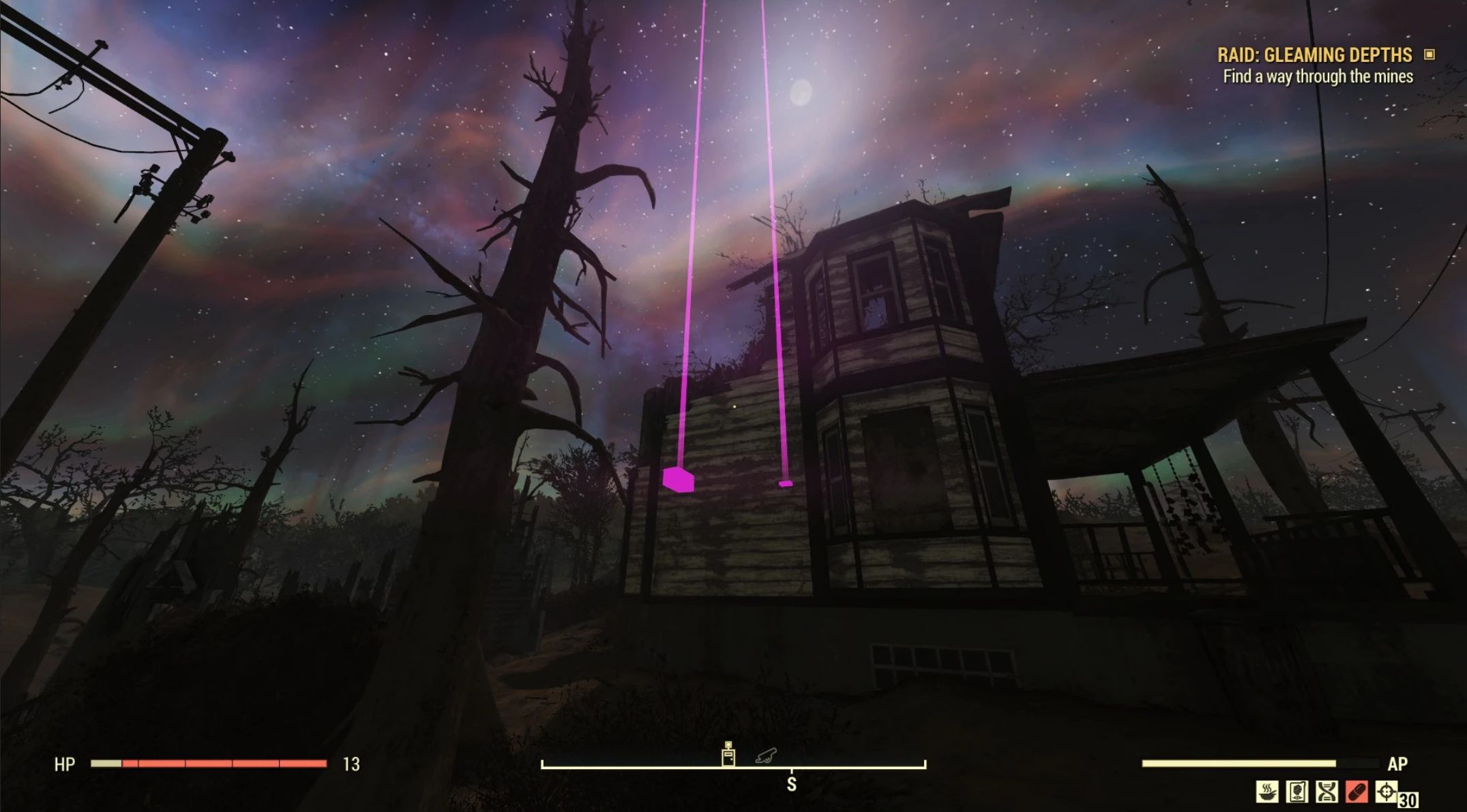Image resolution: width=1467 pixels, height=812 pixels.
Task: Open the DNA mutation status icon
Action: 1327,792
